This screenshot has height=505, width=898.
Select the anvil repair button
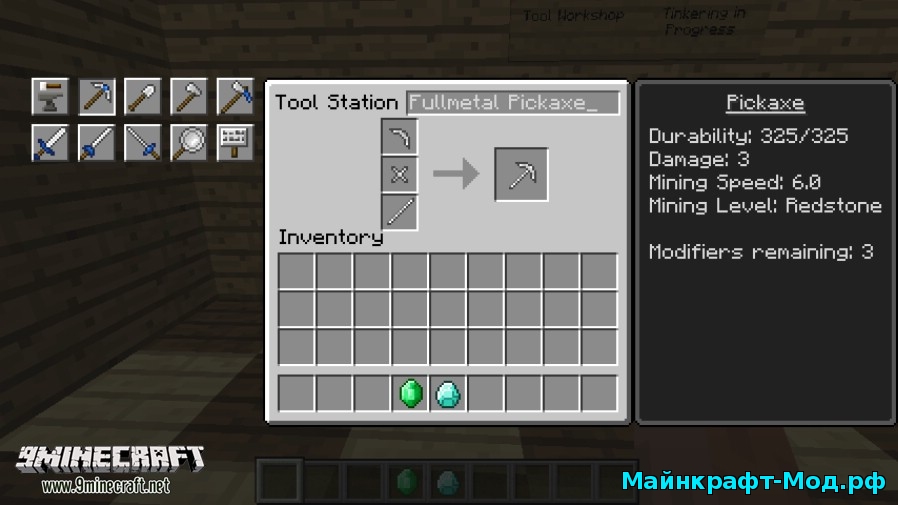50,97
